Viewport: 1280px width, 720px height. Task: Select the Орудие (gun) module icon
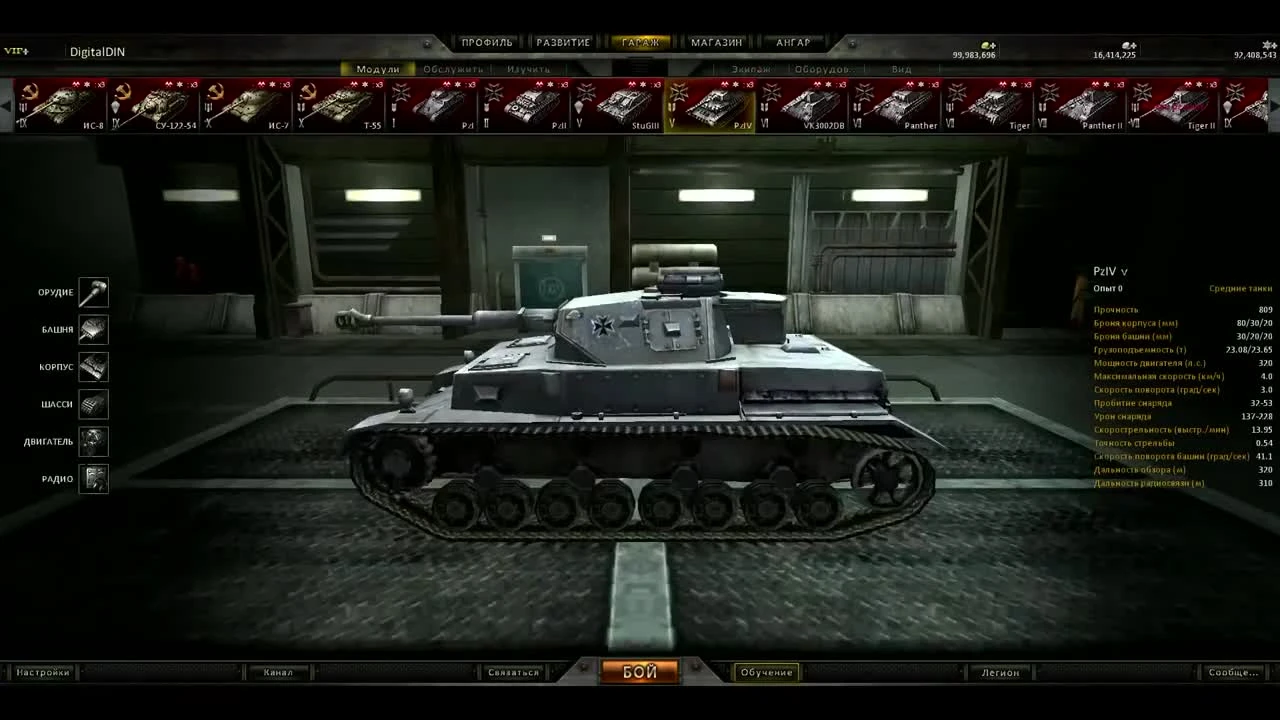point(93,292)
